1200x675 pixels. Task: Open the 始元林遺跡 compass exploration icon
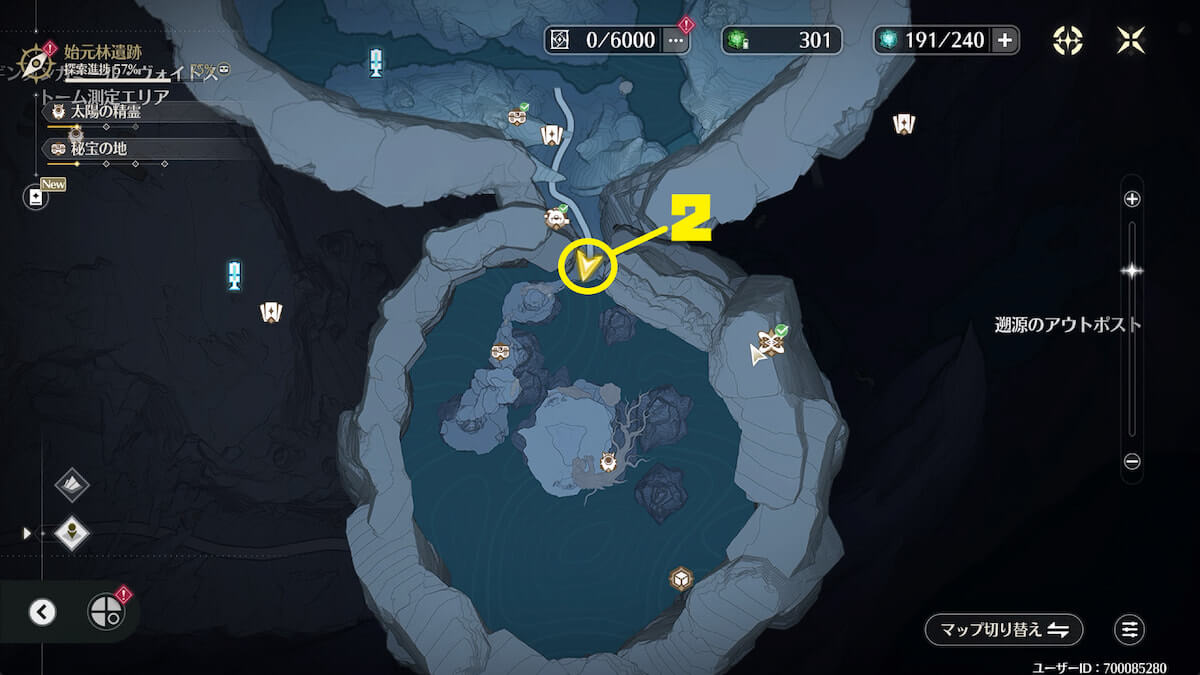(x=37, y=63)
